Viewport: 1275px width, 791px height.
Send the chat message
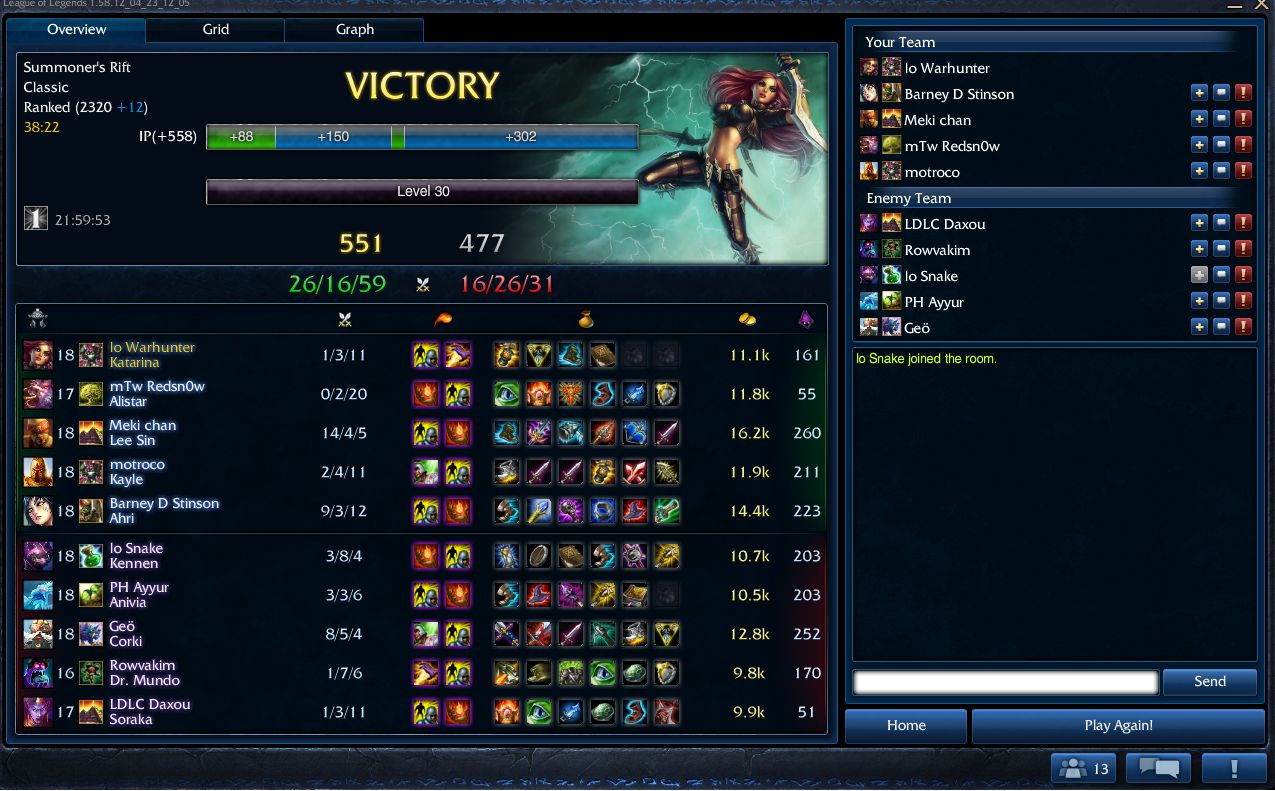[1209, 682]
